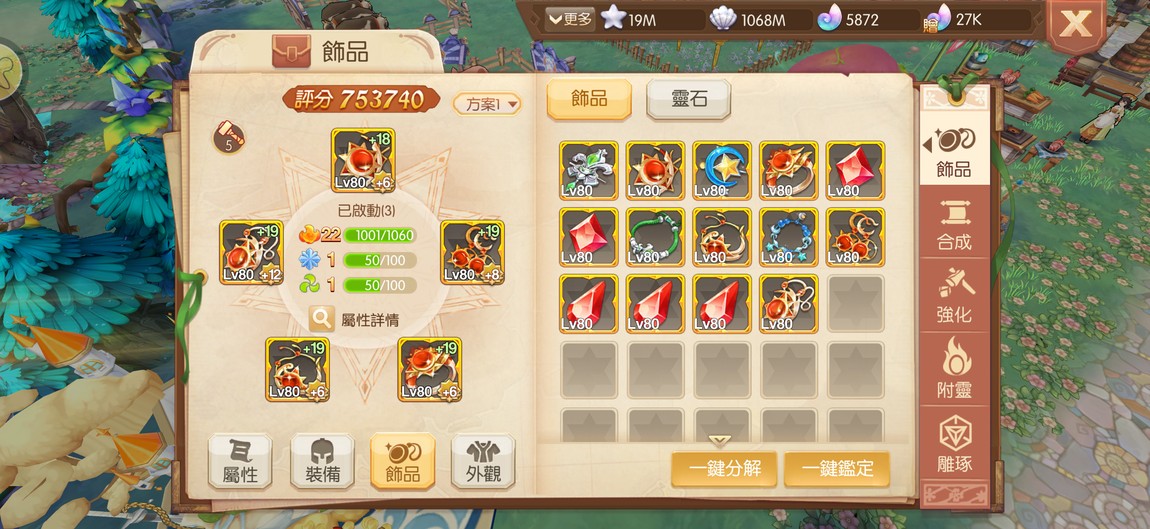This screenshot has height=529, width=1150.
Task: Select the equipped top accessory with +18
Action: coord(363,160)
